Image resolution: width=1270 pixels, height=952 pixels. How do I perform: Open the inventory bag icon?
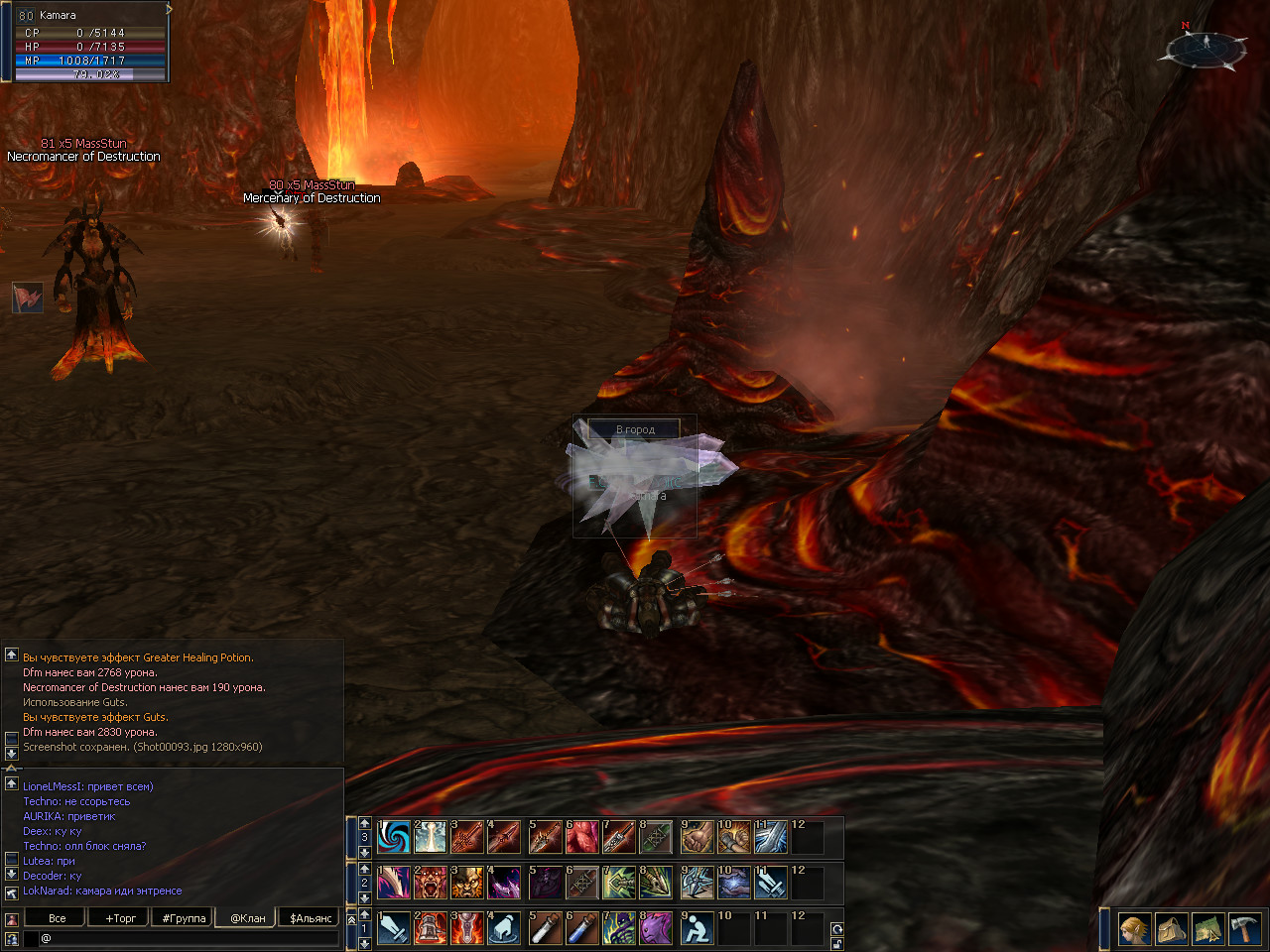[x=1172, y=929]
